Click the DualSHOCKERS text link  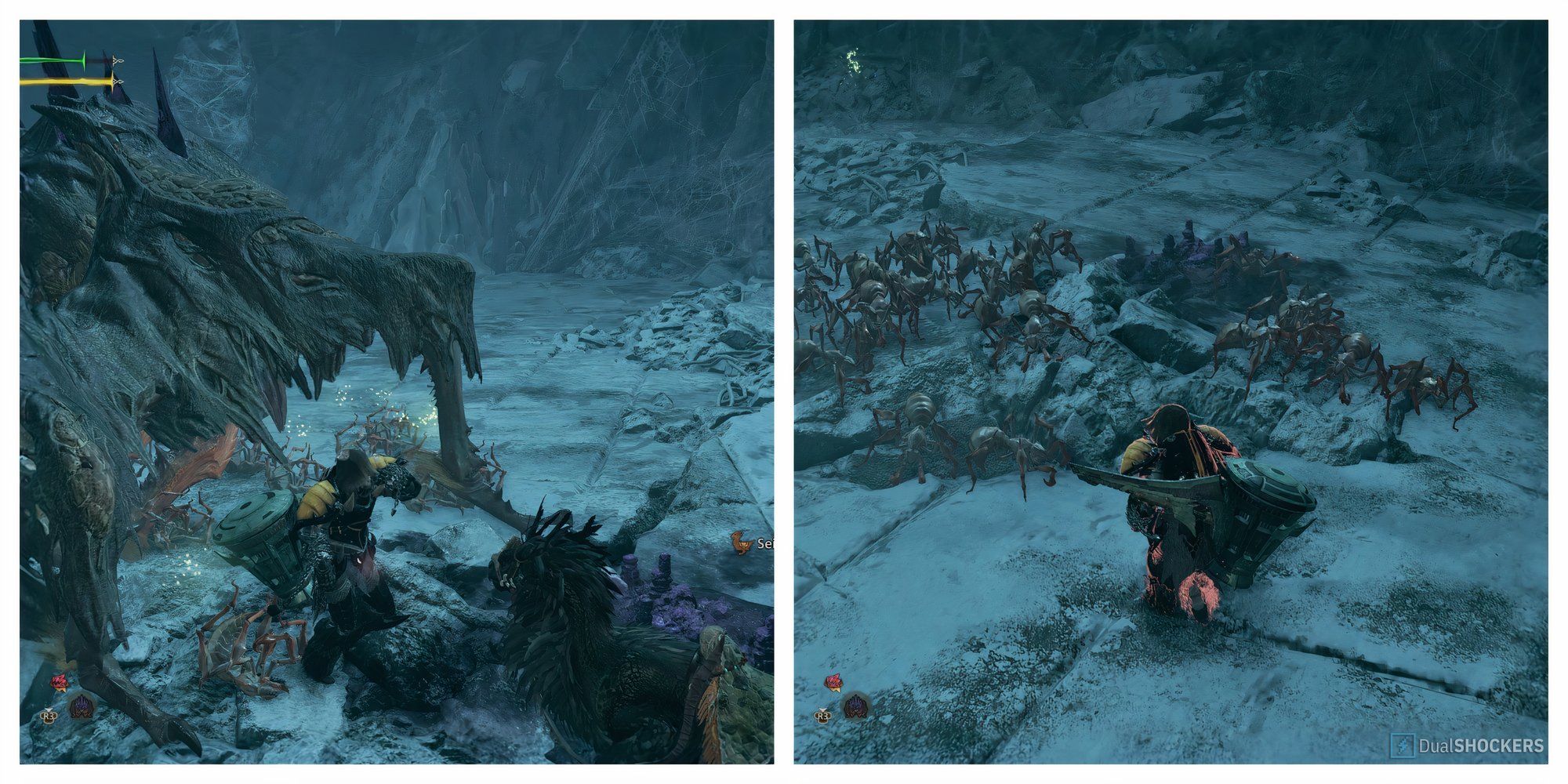coord(1482,745)
